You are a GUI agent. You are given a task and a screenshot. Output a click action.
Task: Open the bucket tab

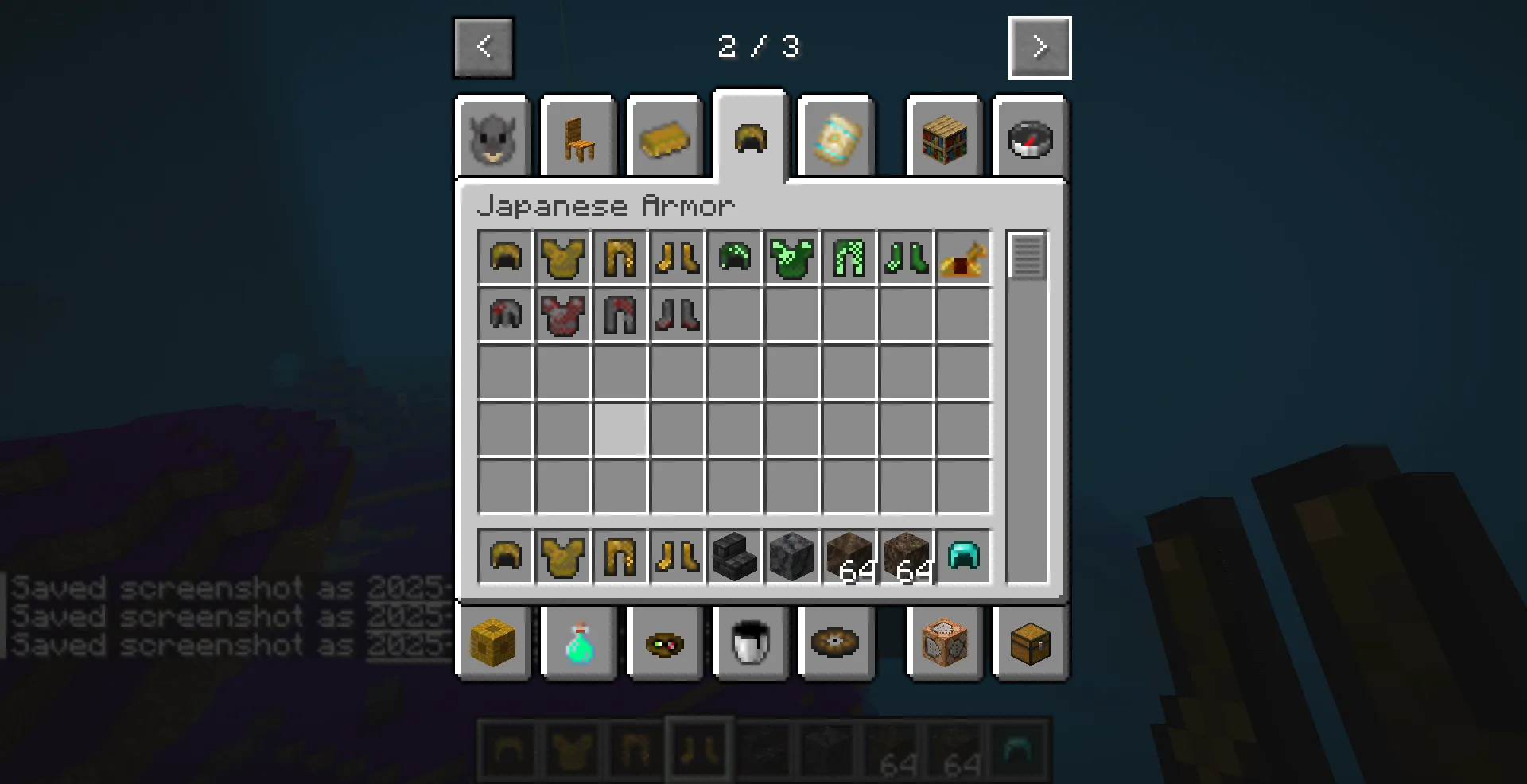(x=750, y=644)
